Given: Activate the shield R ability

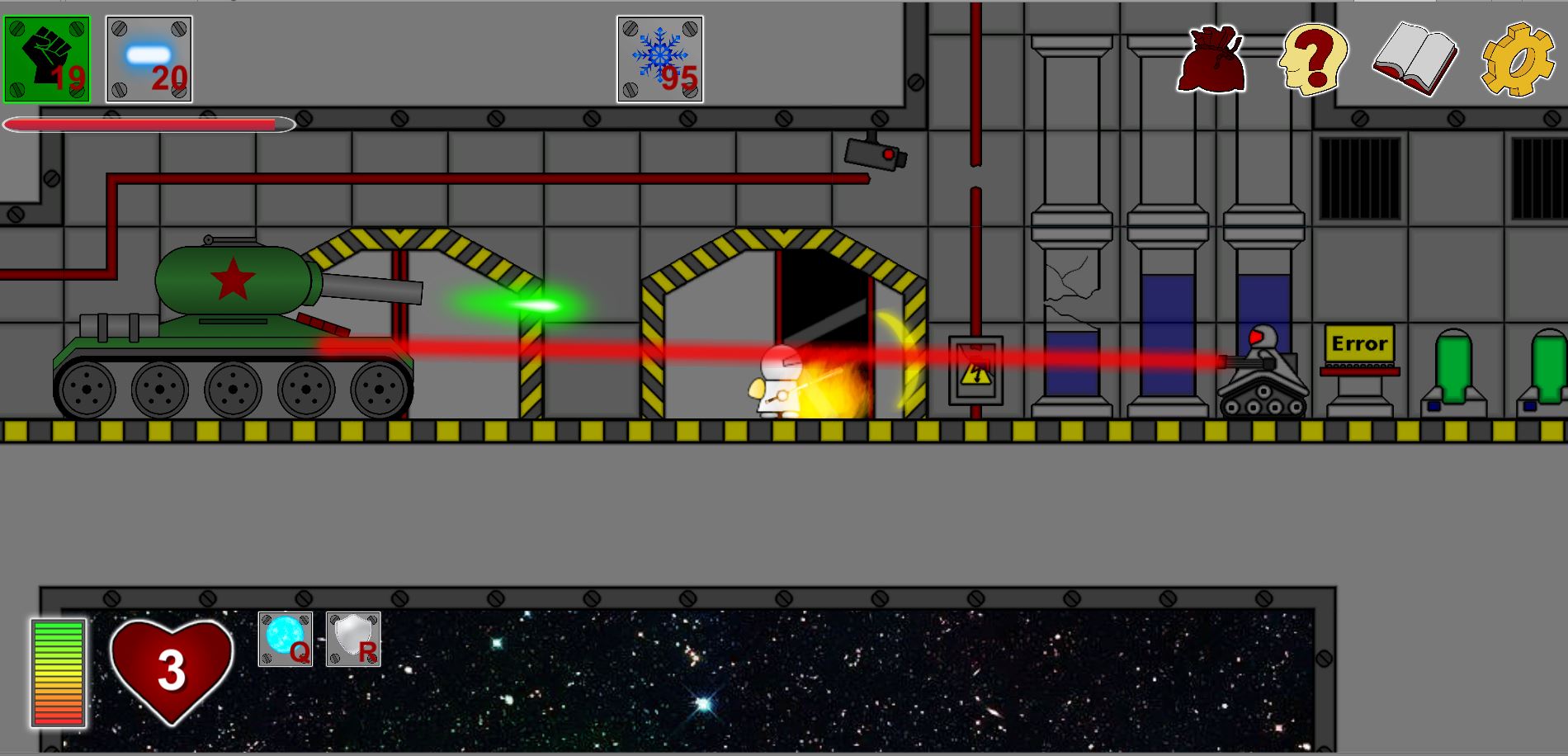Looking at the screenshot, I should [353, 639].
